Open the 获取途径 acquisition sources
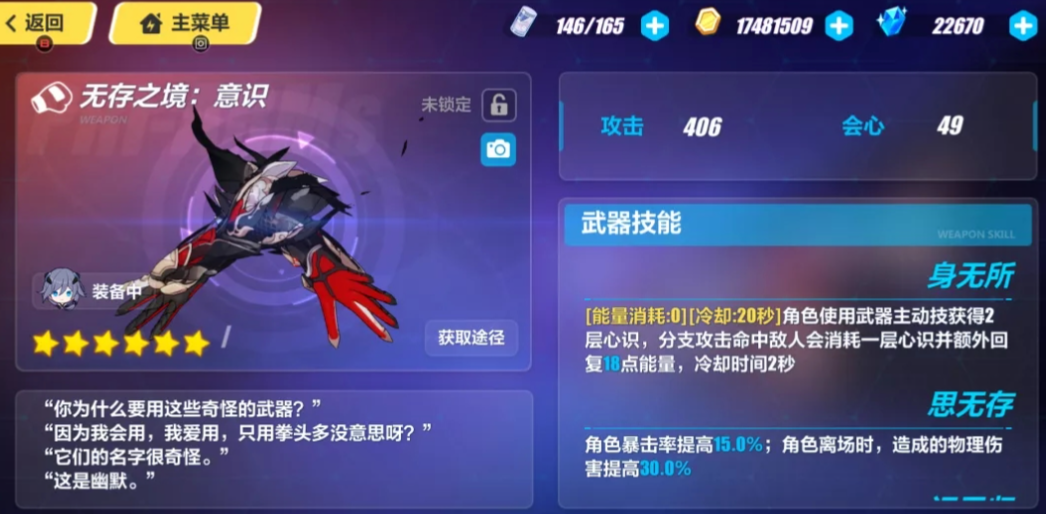This screenshot has width=1046, height=514. point(471,338)
